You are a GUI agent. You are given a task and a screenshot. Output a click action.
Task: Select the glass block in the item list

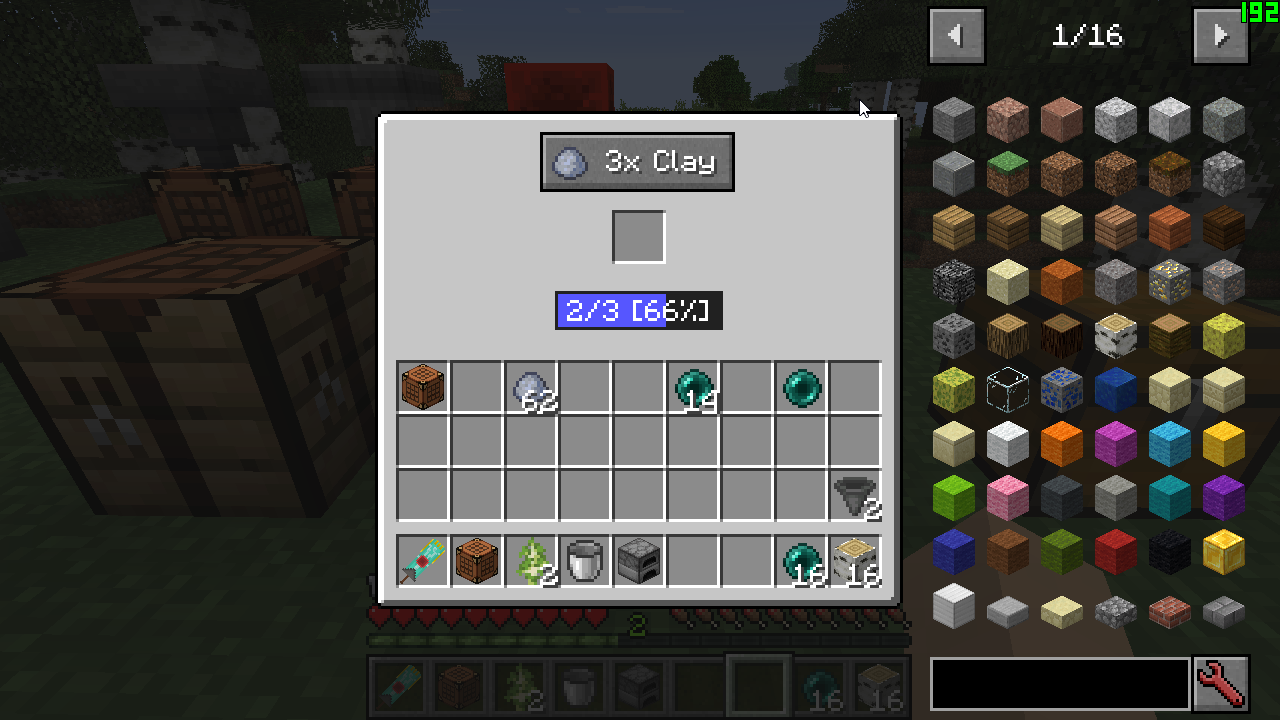tap(1007, 390)
